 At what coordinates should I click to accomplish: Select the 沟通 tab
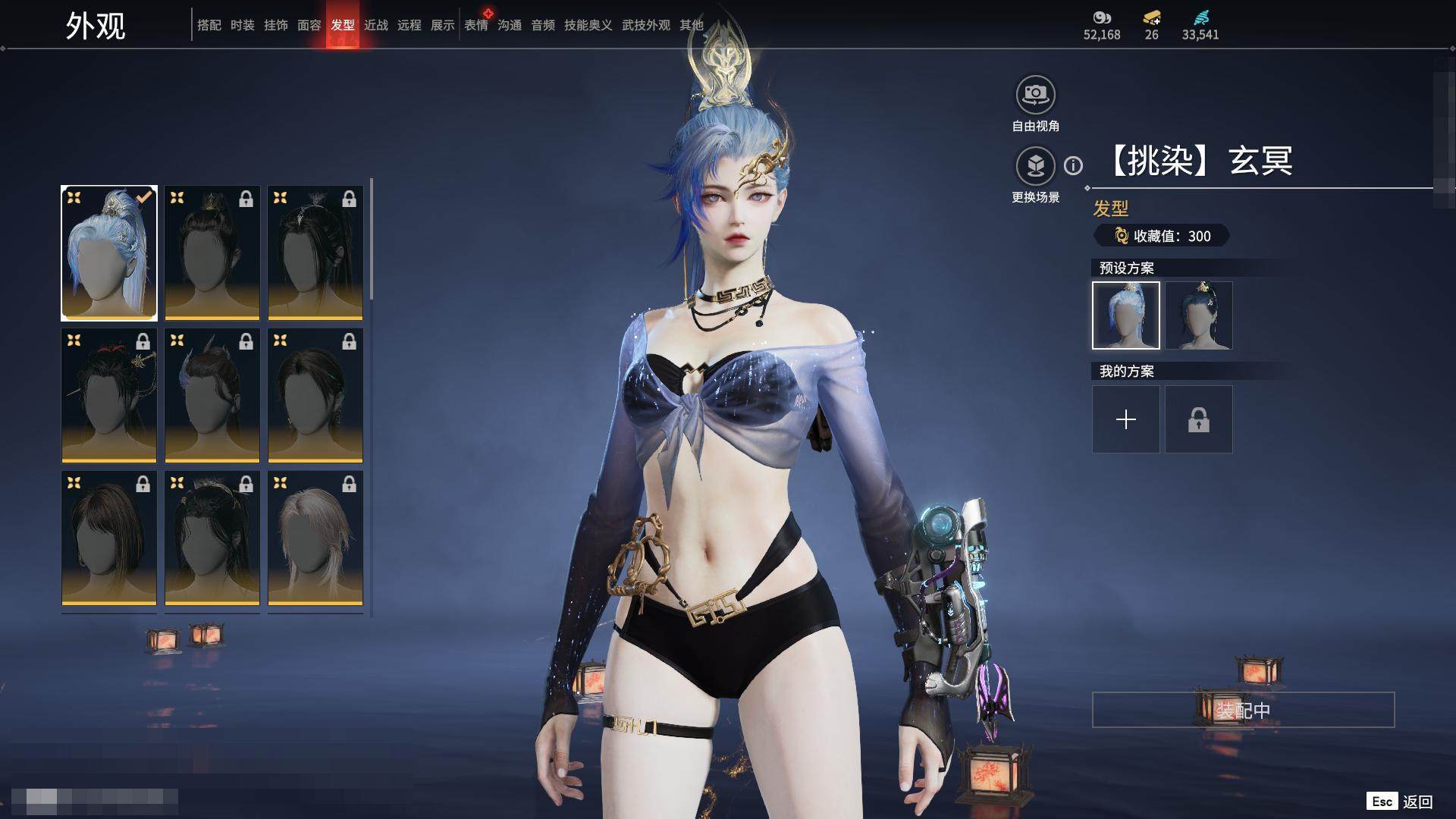click(x=510, y=25)
